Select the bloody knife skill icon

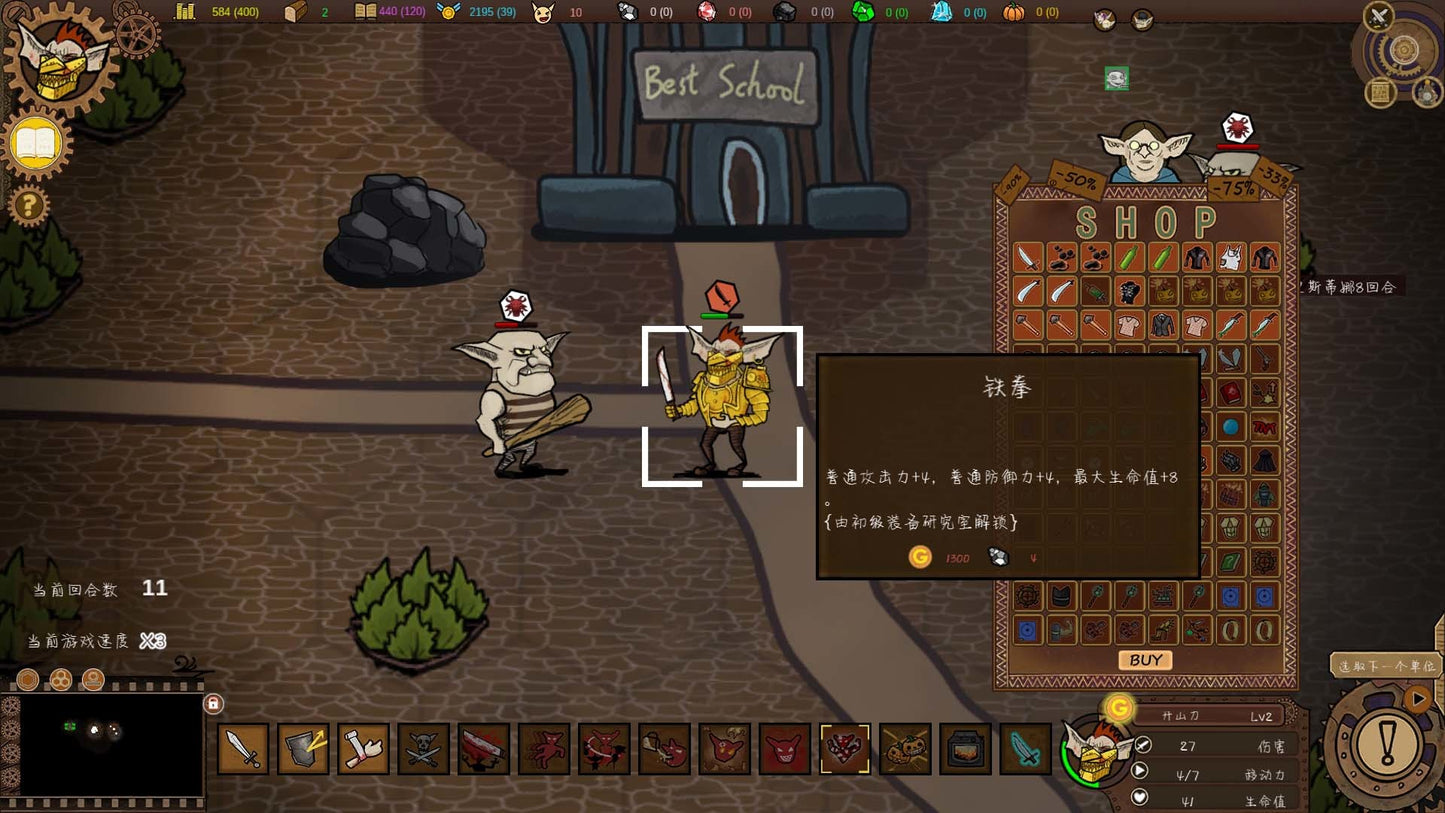tap(483, 747)
